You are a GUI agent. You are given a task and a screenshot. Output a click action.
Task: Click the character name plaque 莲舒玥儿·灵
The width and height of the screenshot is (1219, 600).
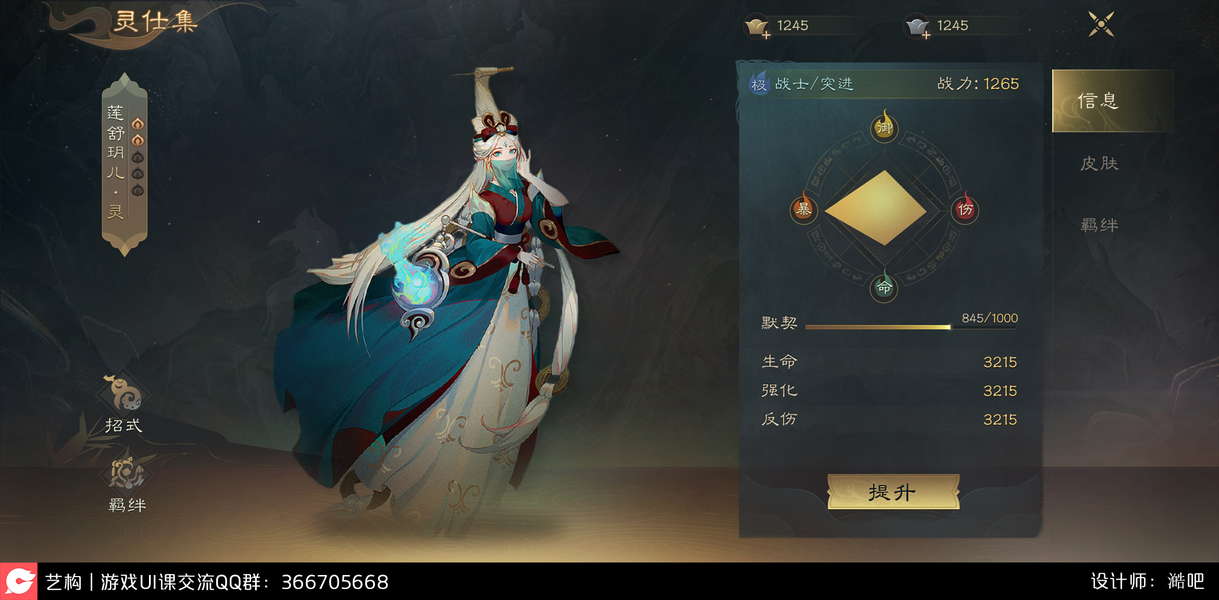125,165
